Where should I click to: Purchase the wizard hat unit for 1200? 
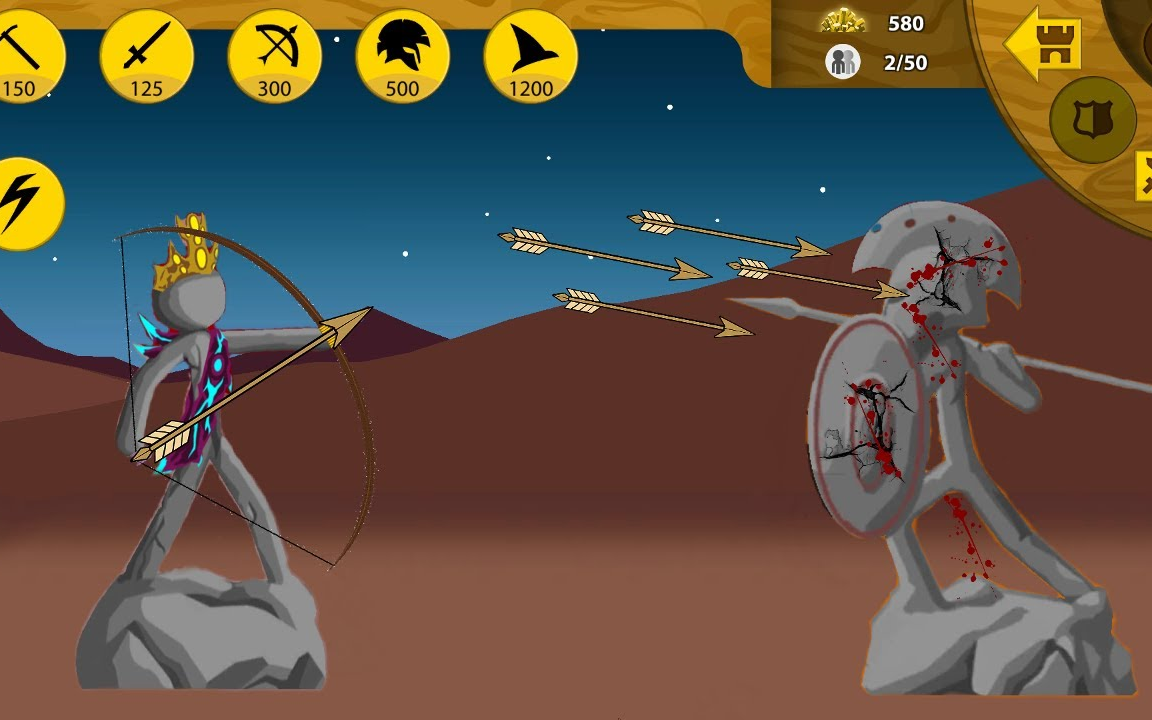(x=530, y=56)
